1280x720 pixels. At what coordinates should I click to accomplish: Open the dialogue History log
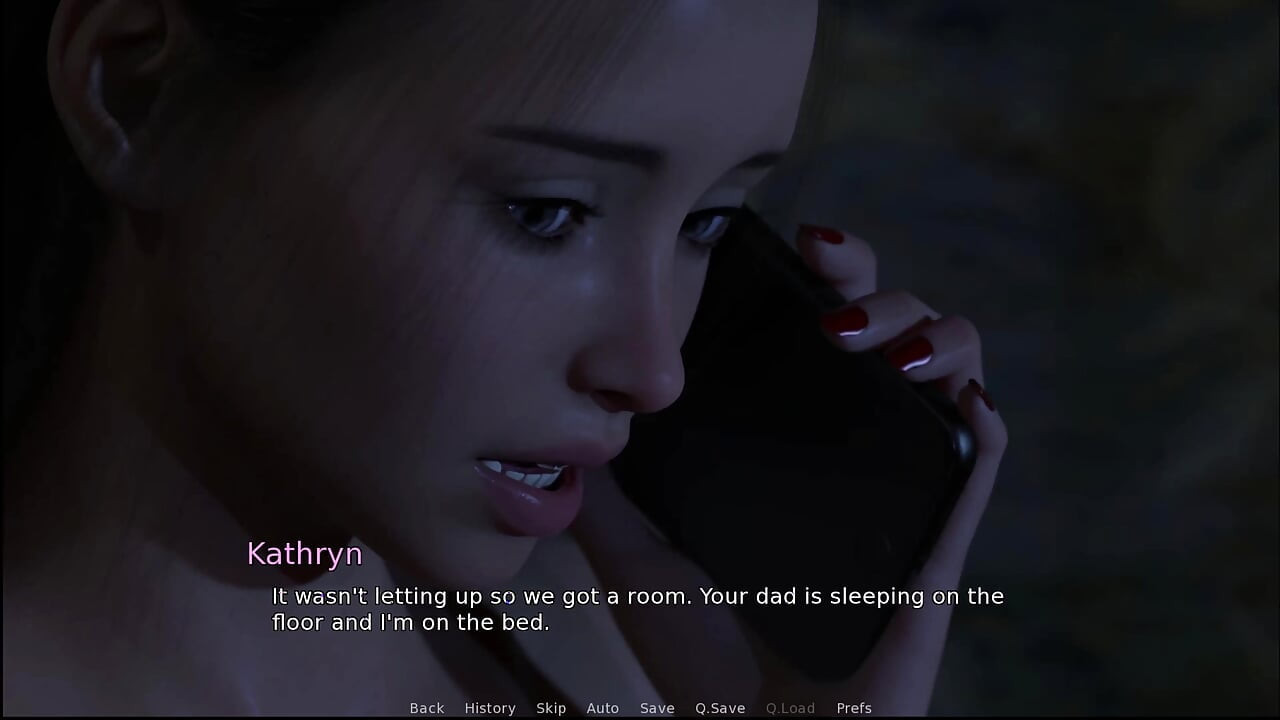pyautogui.click(x=490, y=708)
